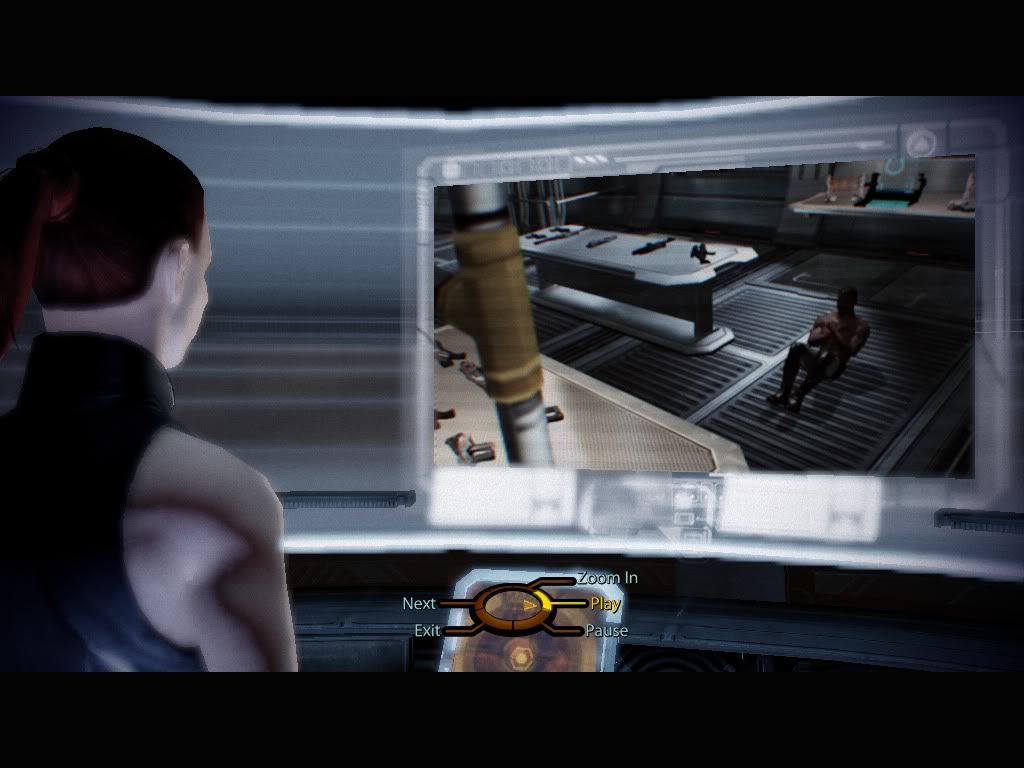Select the Next dialogue option
Image resolution: width=1024 pixels, height=768 pixels.
tap(419, 604)
